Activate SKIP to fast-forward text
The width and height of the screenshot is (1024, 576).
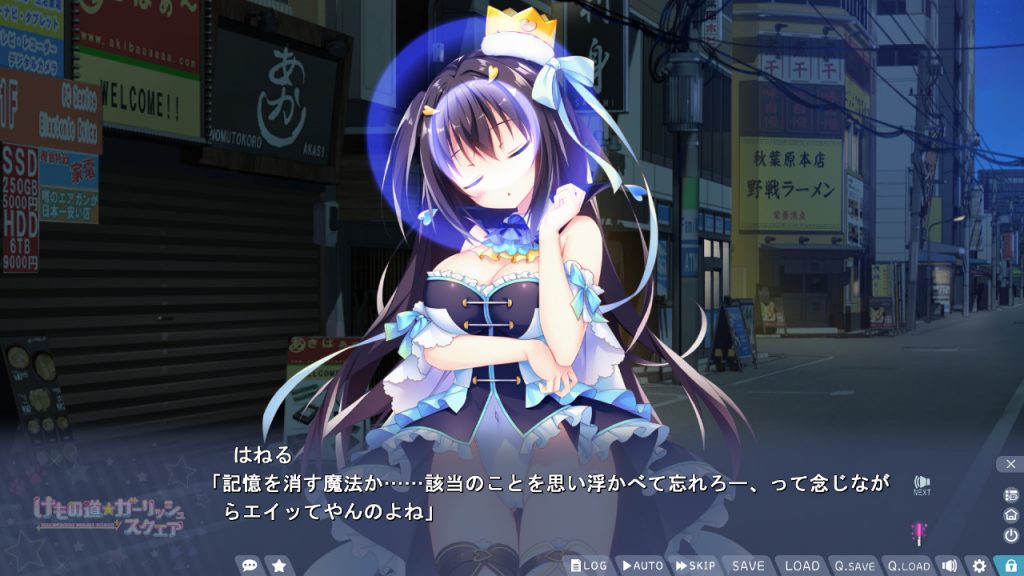(696, 566)
